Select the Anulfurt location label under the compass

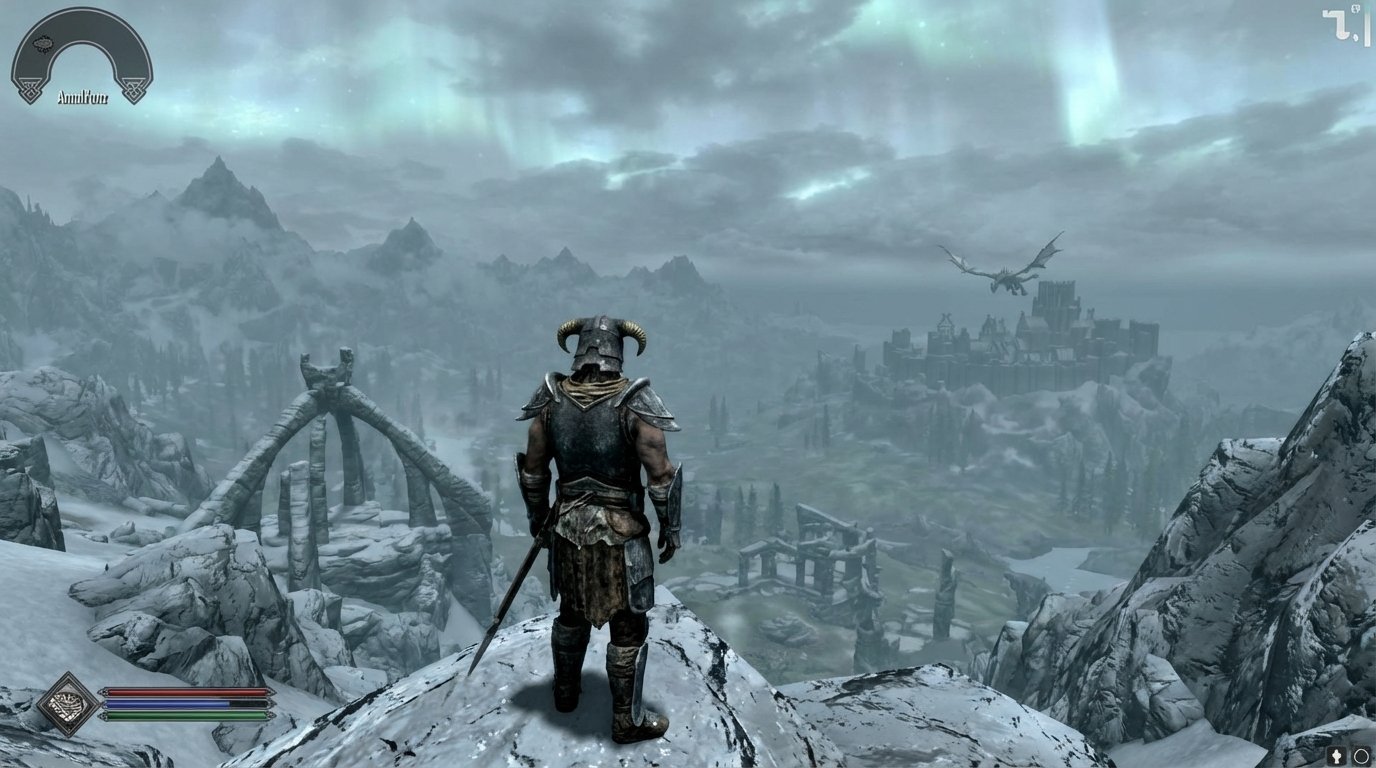click(x=83, y=97)
